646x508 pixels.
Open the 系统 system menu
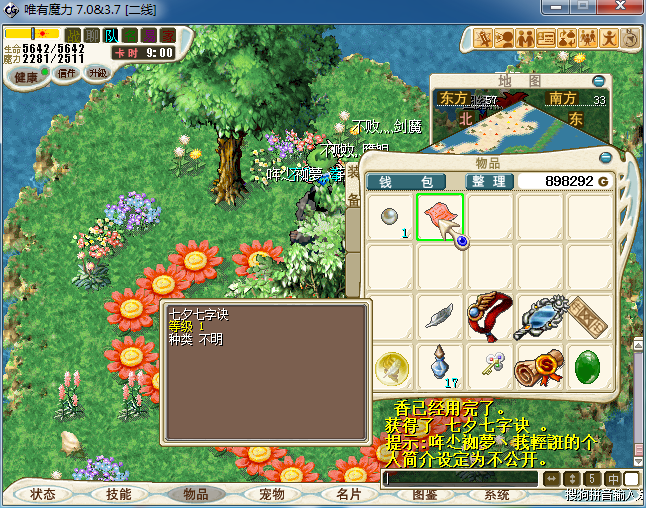pyautogui.click(x=497, y=494)
